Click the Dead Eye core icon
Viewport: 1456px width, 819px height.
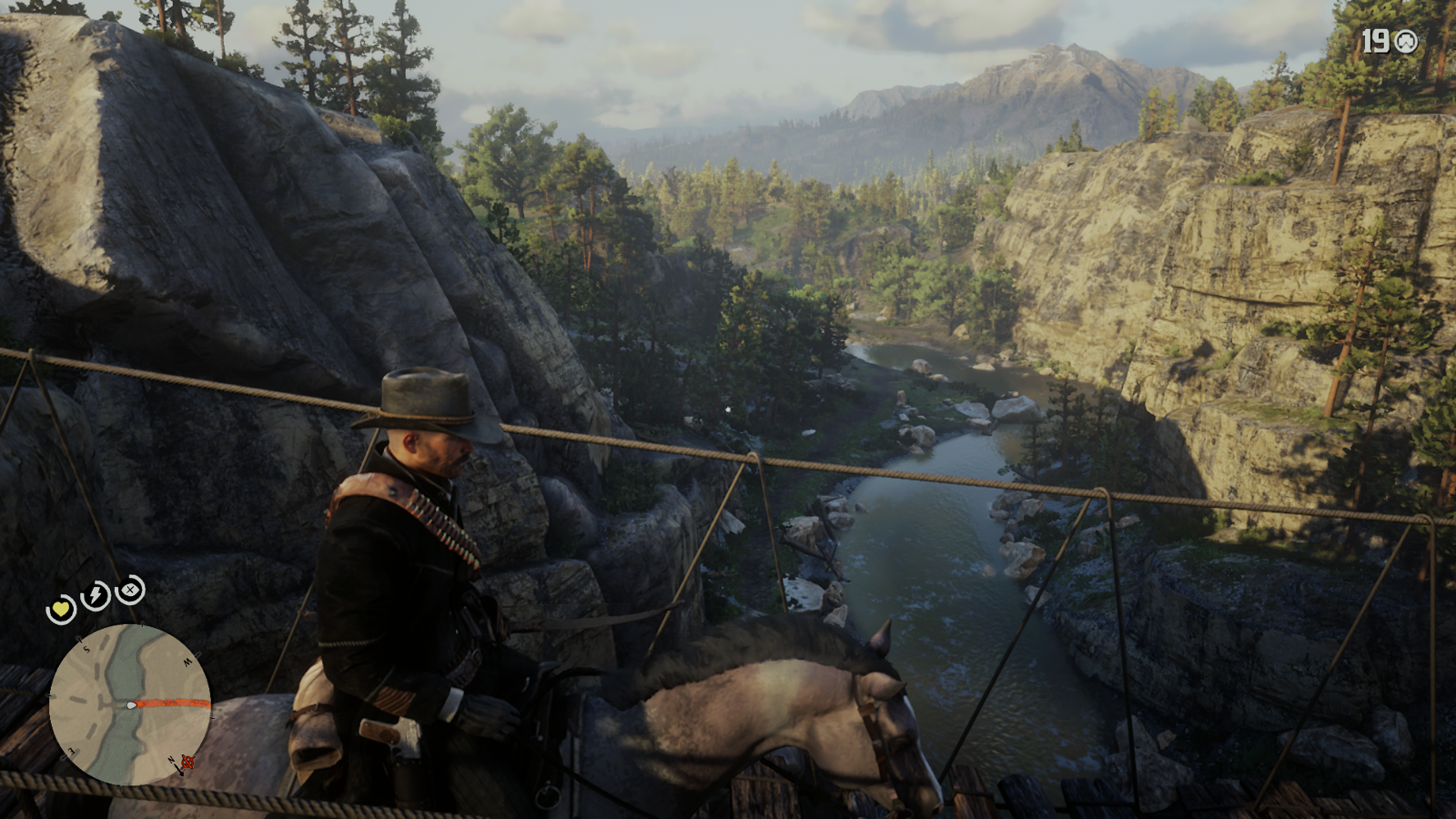[x=130, y=590]
